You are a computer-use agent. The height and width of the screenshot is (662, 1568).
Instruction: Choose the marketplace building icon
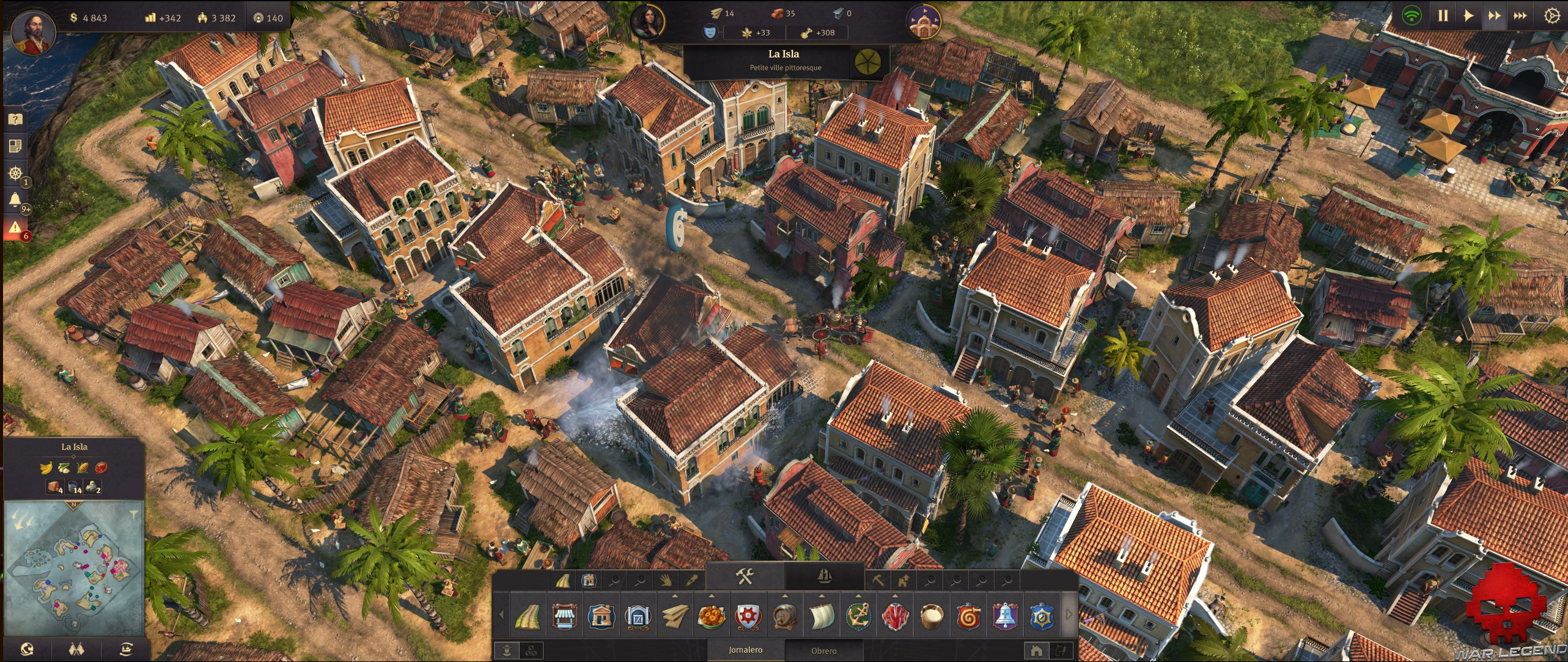click(x=564, y=616)
